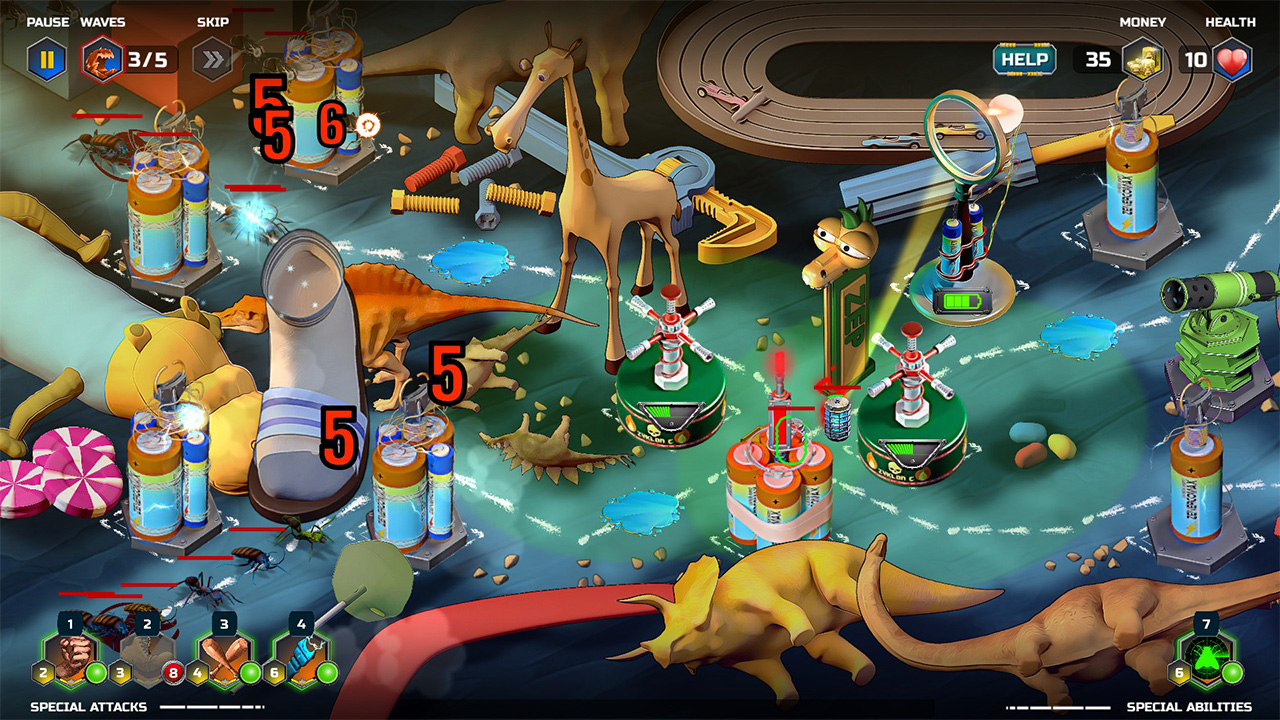1280x720 pixels.
Task: Click the red cooldown badge on ability 2
Action: point(173,672)
